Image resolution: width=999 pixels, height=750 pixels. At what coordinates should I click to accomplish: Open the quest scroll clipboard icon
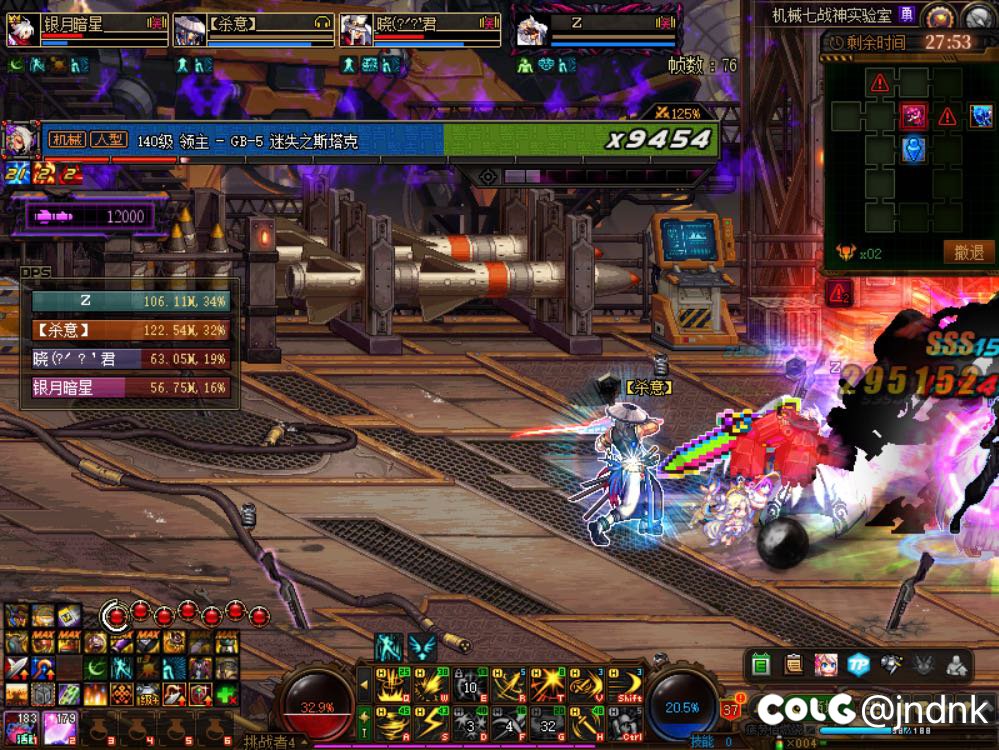click(793, 663)
